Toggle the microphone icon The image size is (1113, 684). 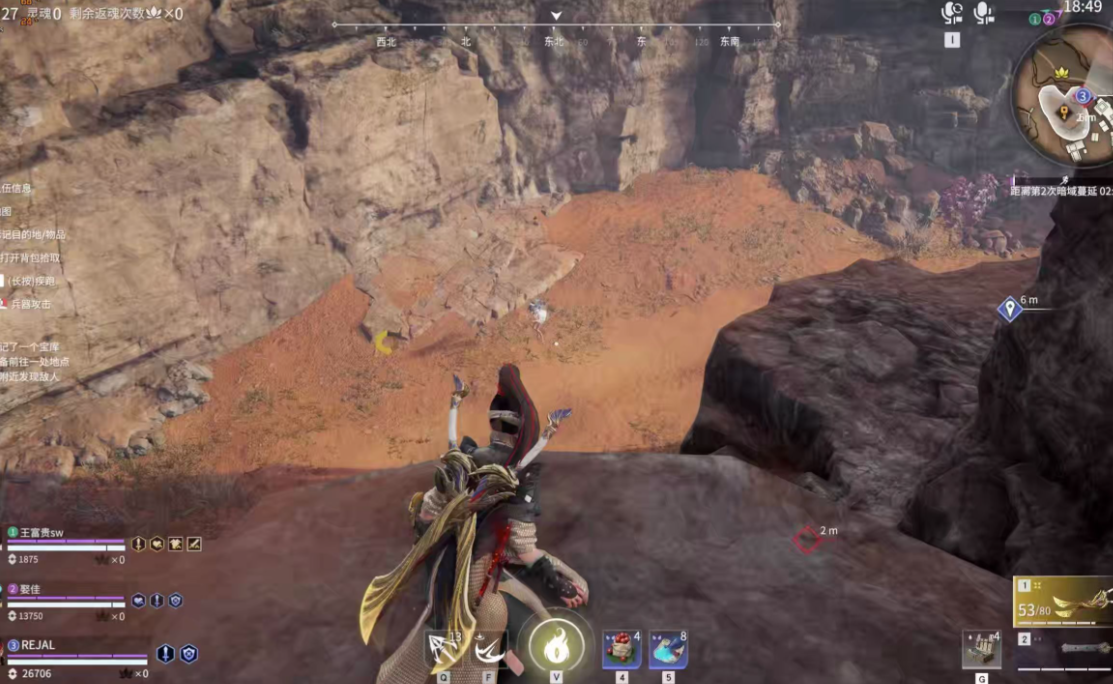click(x=984, y=13)
